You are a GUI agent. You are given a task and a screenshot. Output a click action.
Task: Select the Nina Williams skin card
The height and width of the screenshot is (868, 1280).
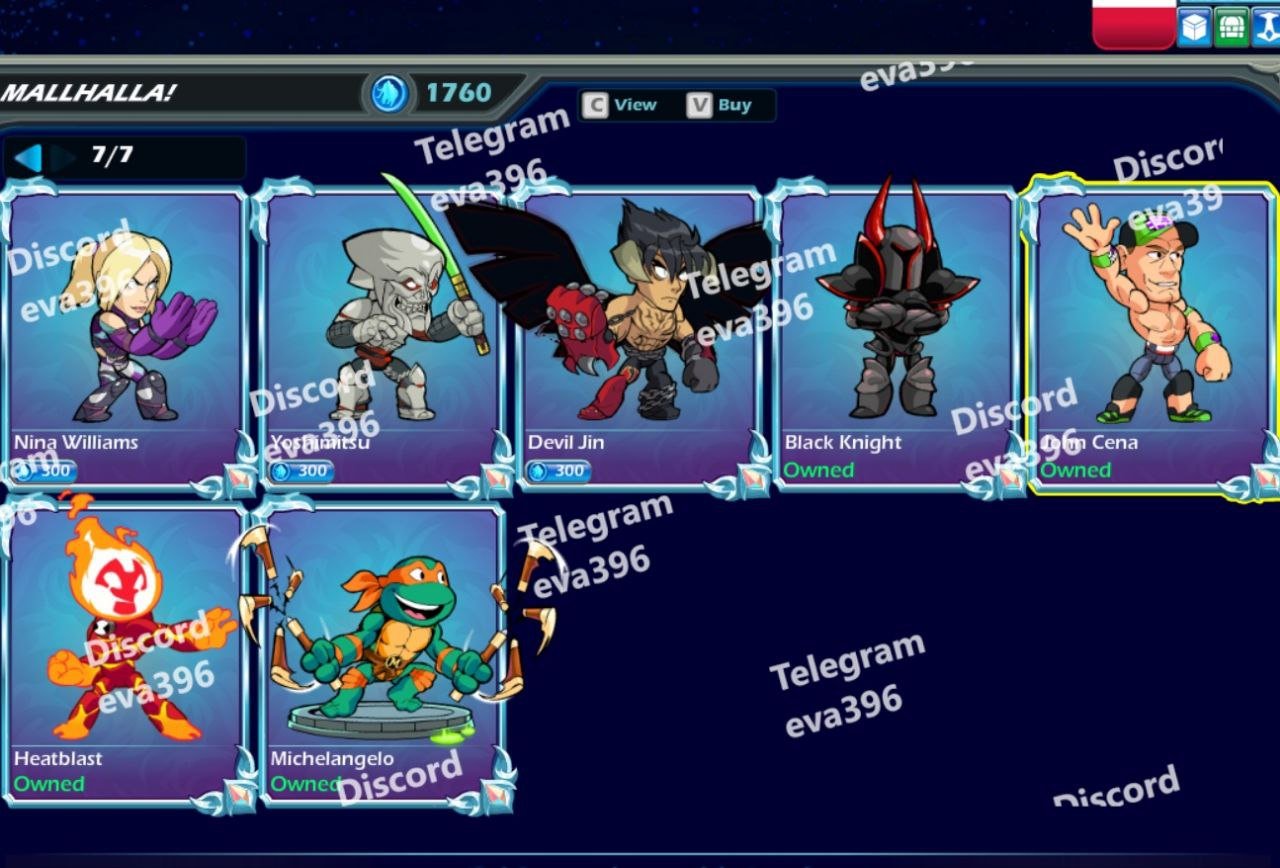click(x=125, y=335)
